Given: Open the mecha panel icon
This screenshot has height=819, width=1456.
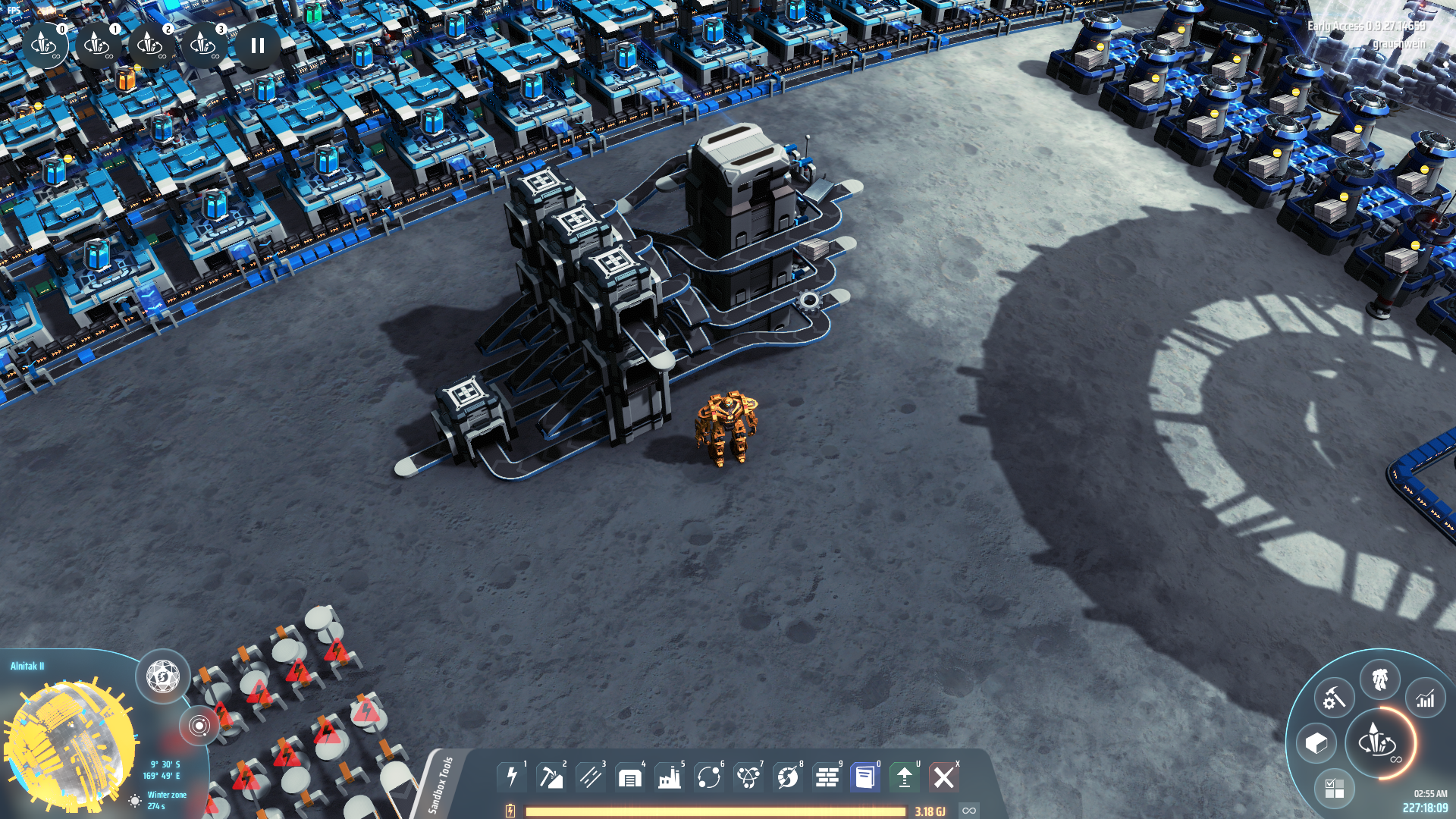Looking at the screenshot, I should [x=1380, y=679].
